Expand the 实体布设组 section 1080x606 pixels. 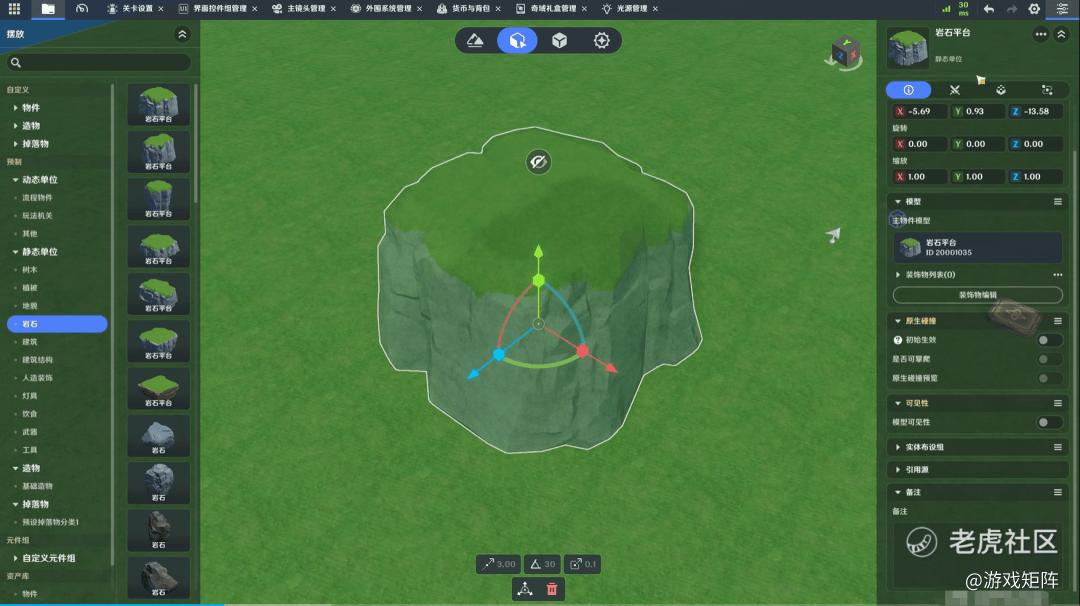point(924,447)
